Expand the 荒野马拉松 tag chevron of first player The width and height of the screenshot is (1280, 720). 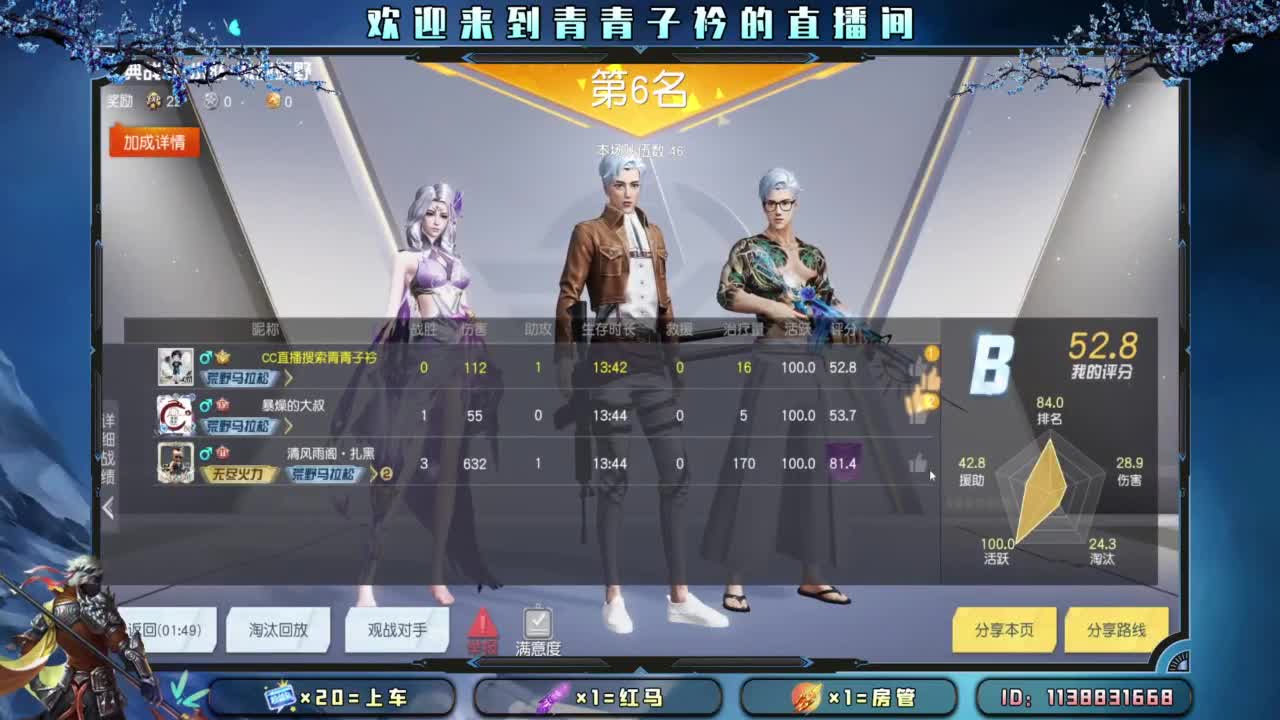click(x=288, y=379)
